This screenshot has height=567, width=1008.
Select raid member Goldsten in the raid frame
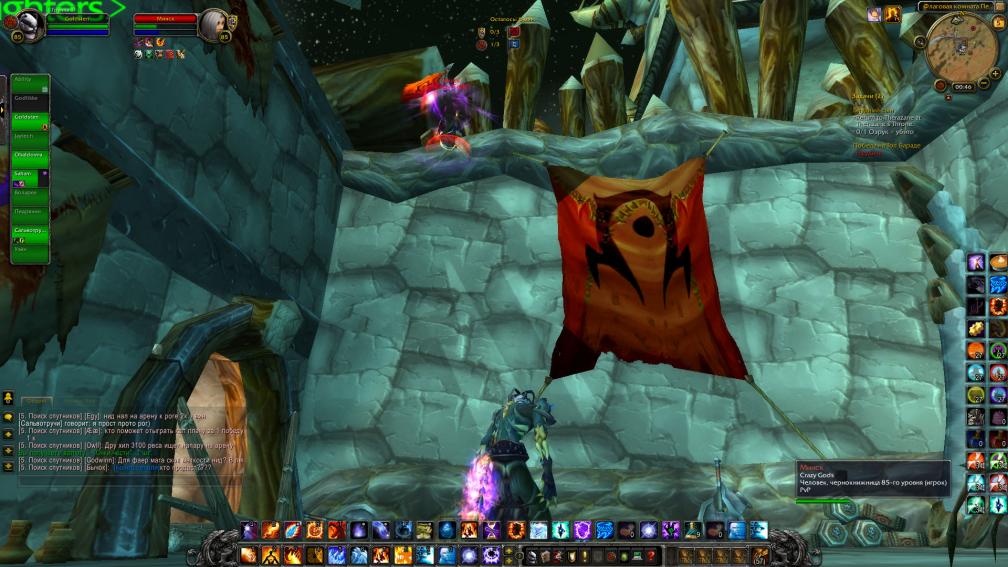(30, 118)
